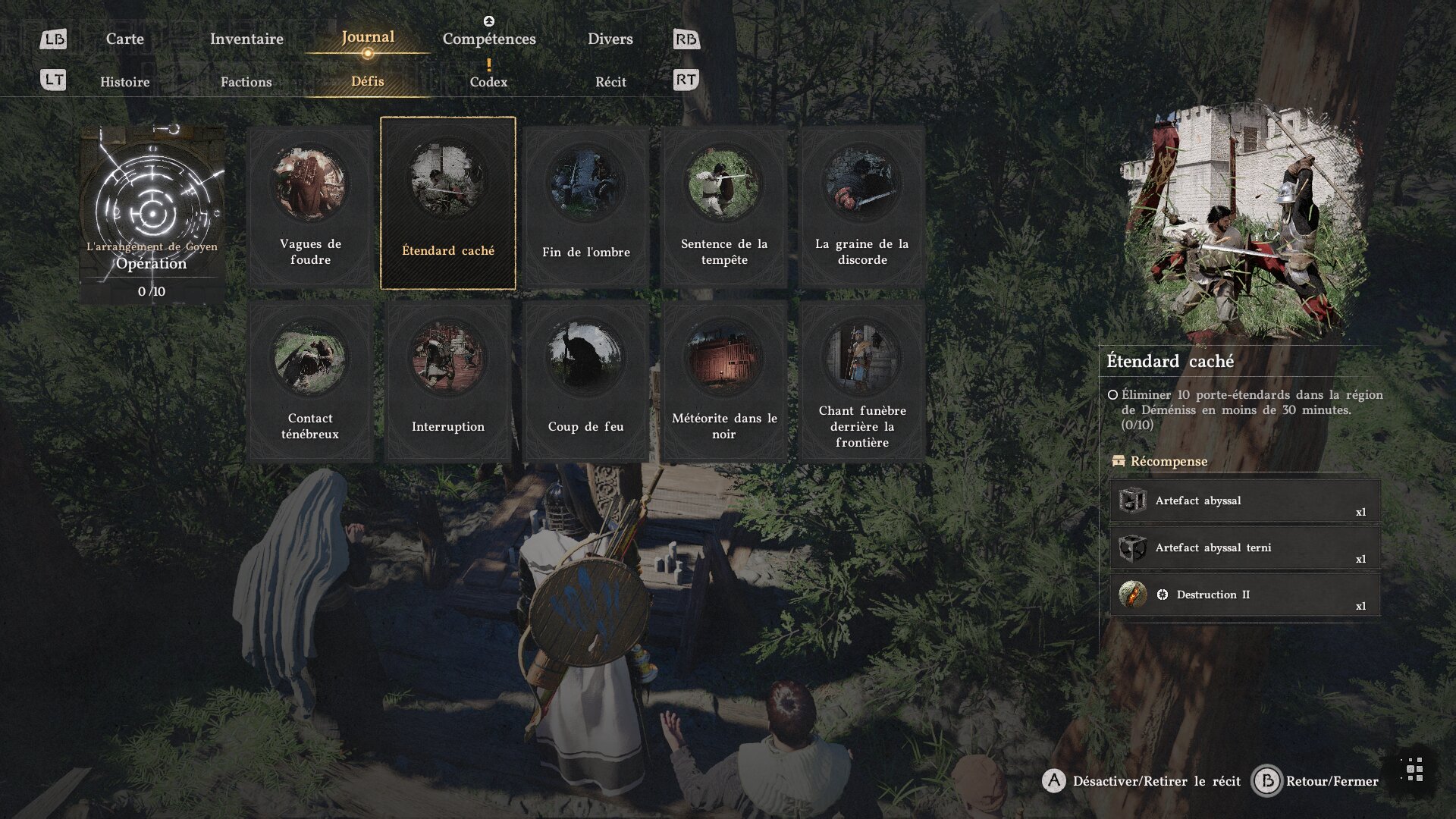The width and height of the screenshot is (1456, 819).
Task: Select the Étendard caché challenge card
Action: [448, 203]
